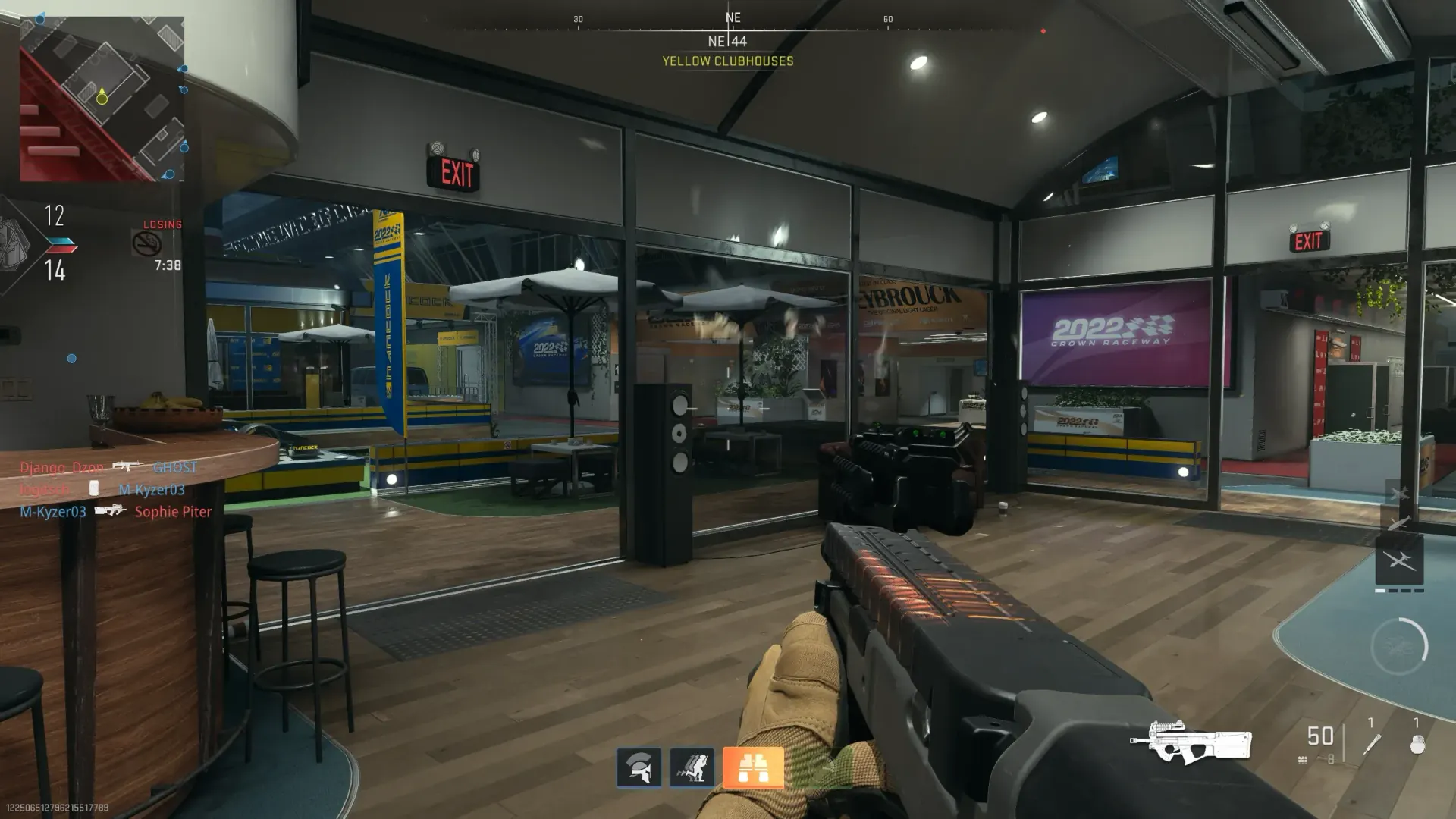Expand the minimap in the corner
This screenshot has height=819, width=1456.
[x=102, y=99]
